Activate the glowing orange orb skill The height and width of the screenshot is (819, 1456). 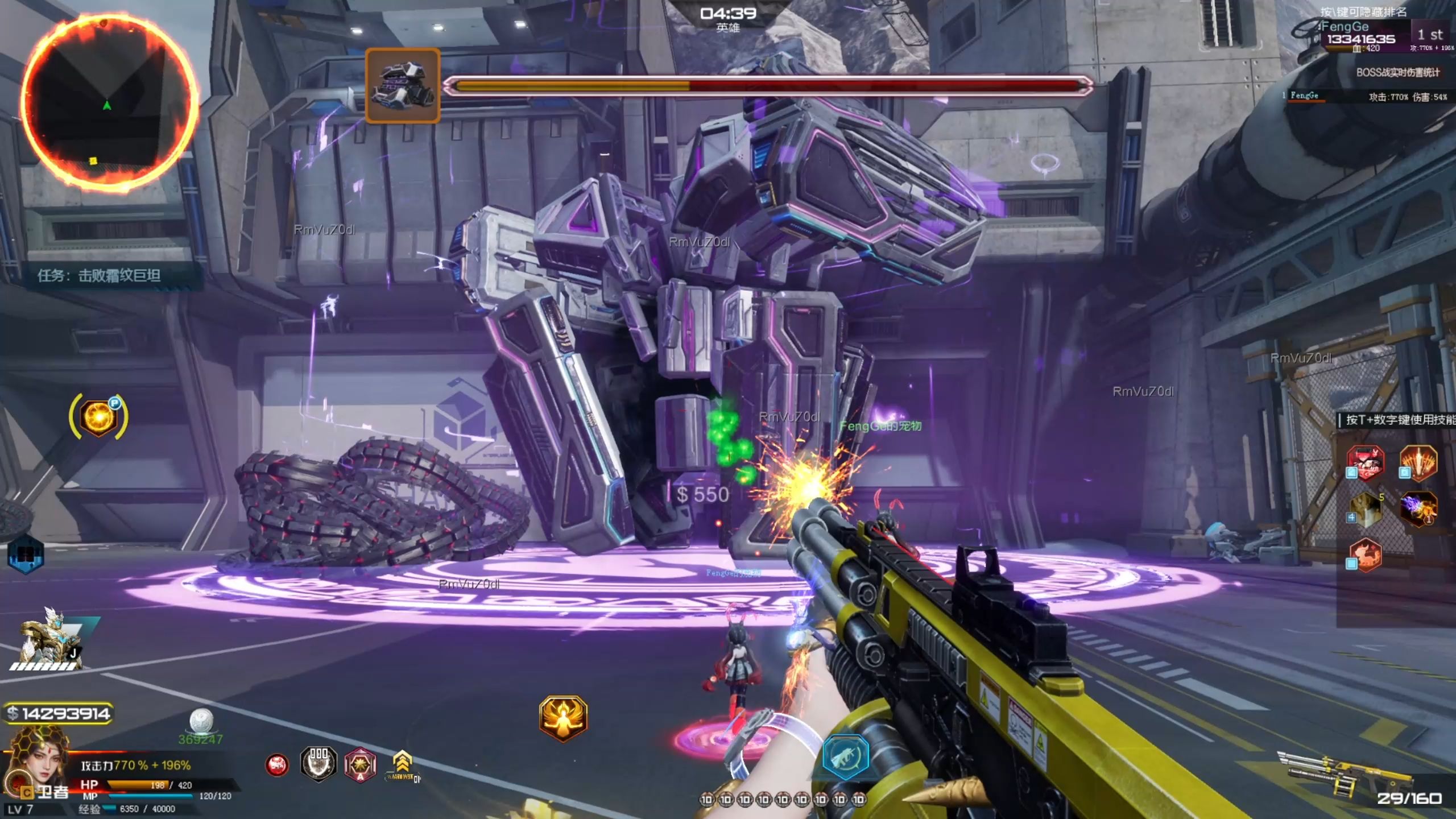[x=98, y=417]
